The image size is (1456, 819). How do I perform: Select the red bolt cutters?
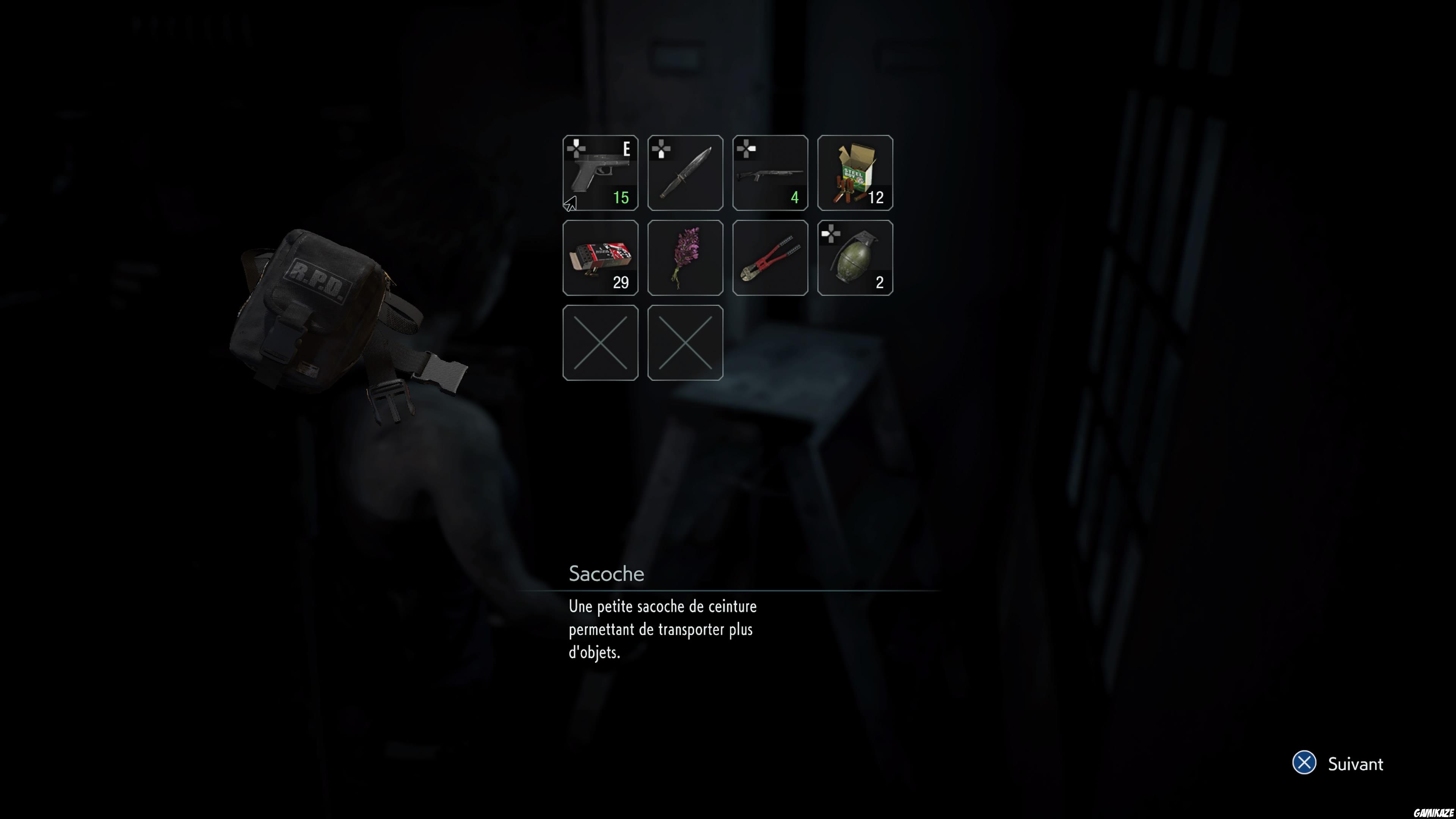(x=770, y=257)
